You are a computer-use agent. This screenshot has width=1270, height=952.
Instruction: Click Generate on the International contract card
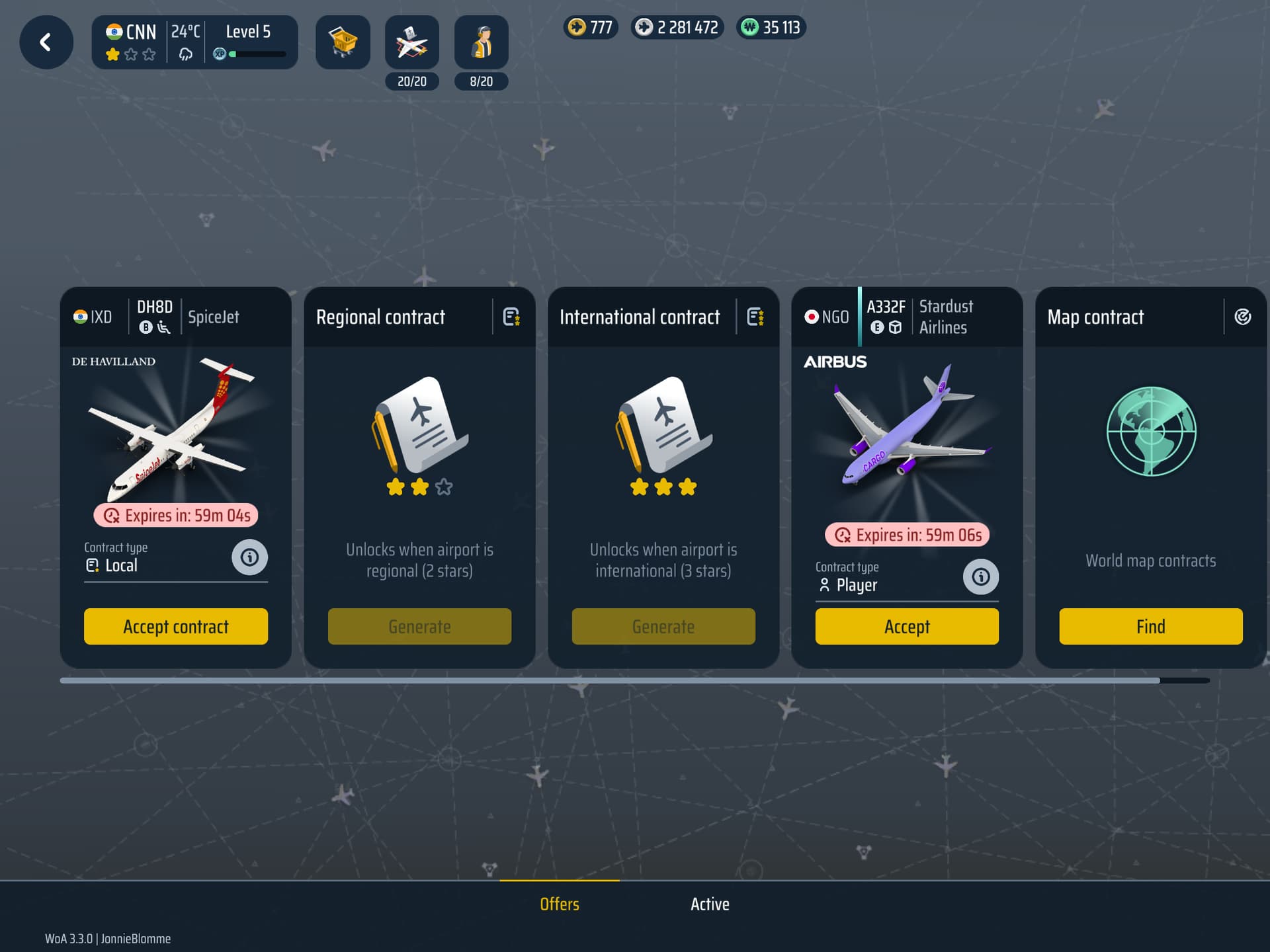[663, 626]
